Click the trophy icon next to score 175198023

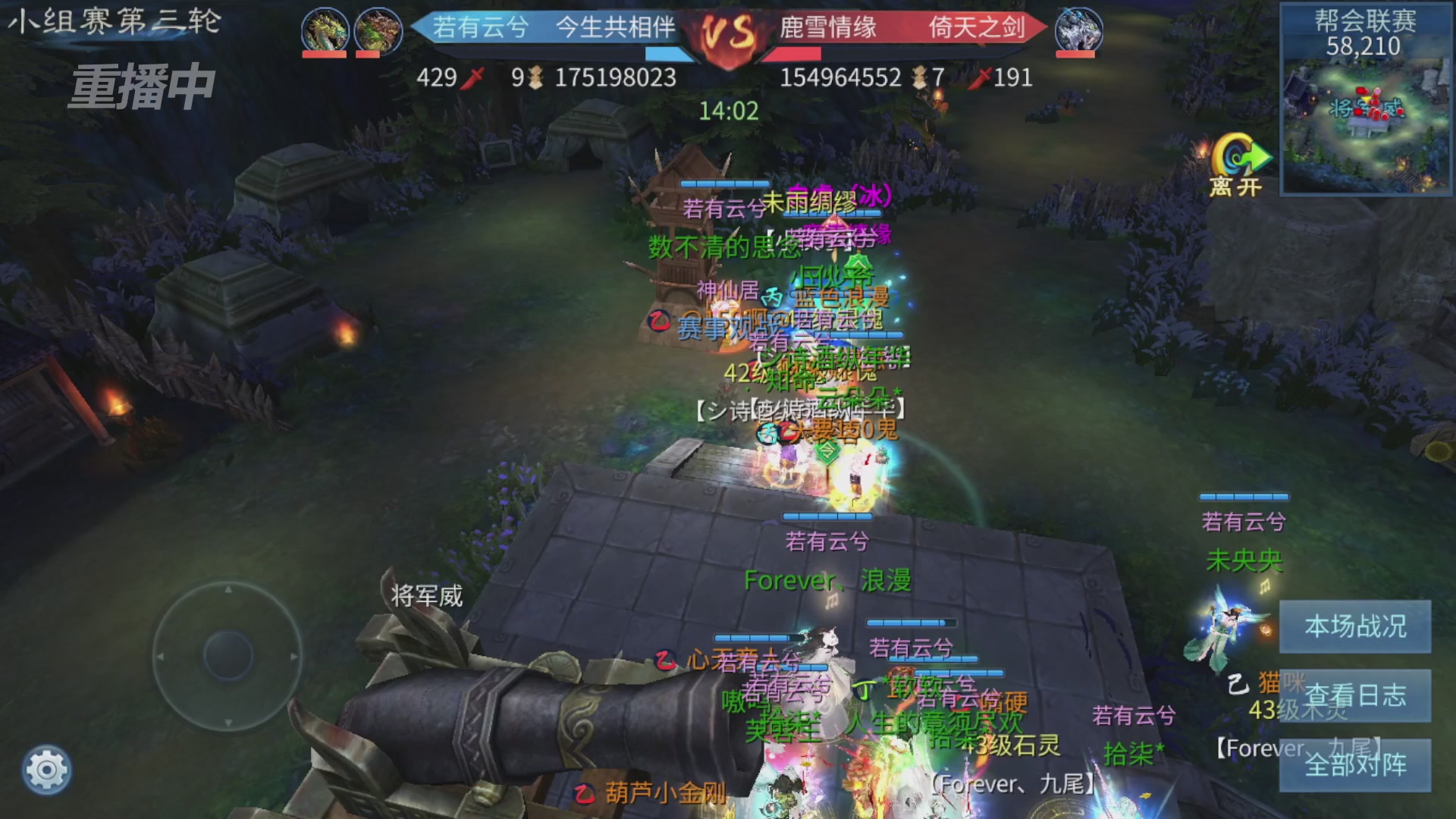pos(535,77)
